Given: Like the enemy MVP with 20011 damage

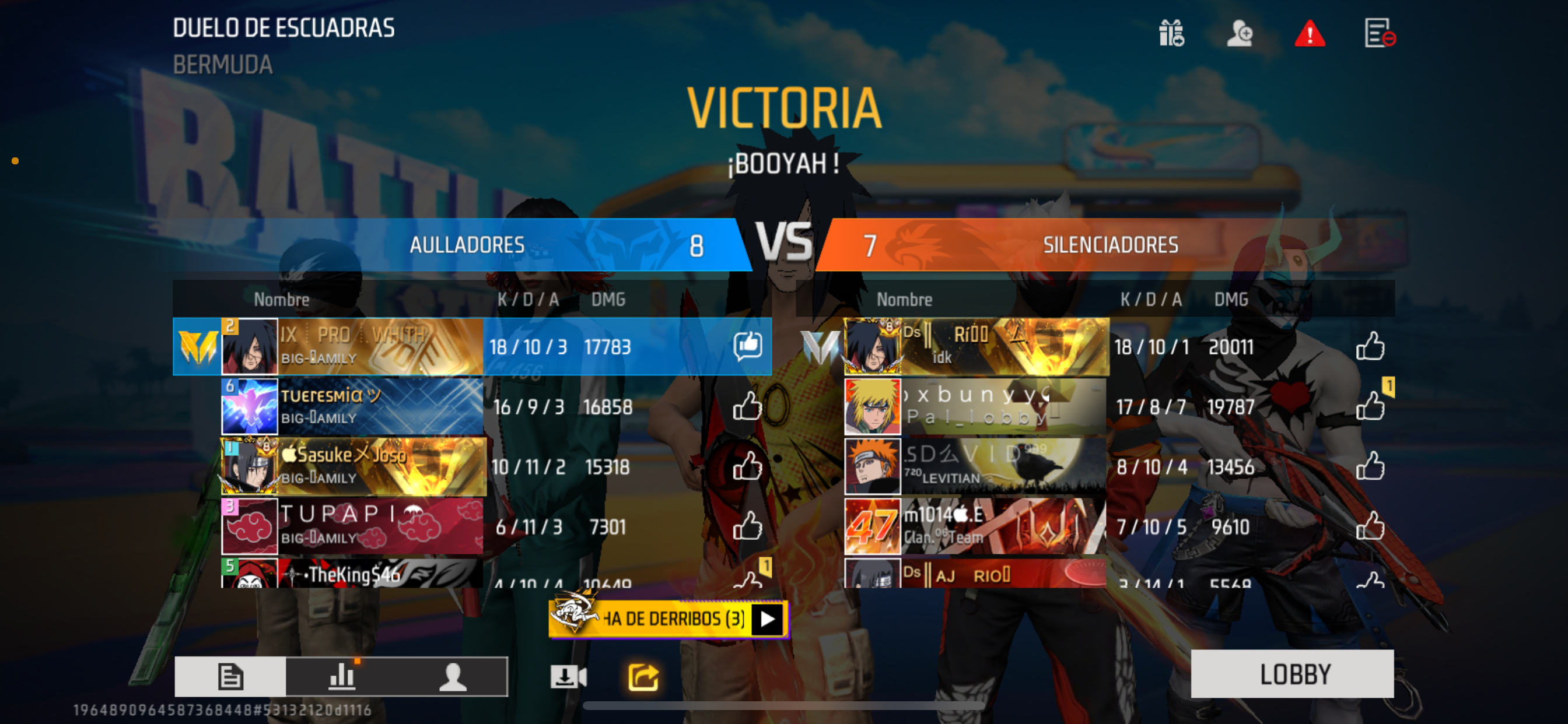Looking at the screenshot, I should pos(1370,347).
